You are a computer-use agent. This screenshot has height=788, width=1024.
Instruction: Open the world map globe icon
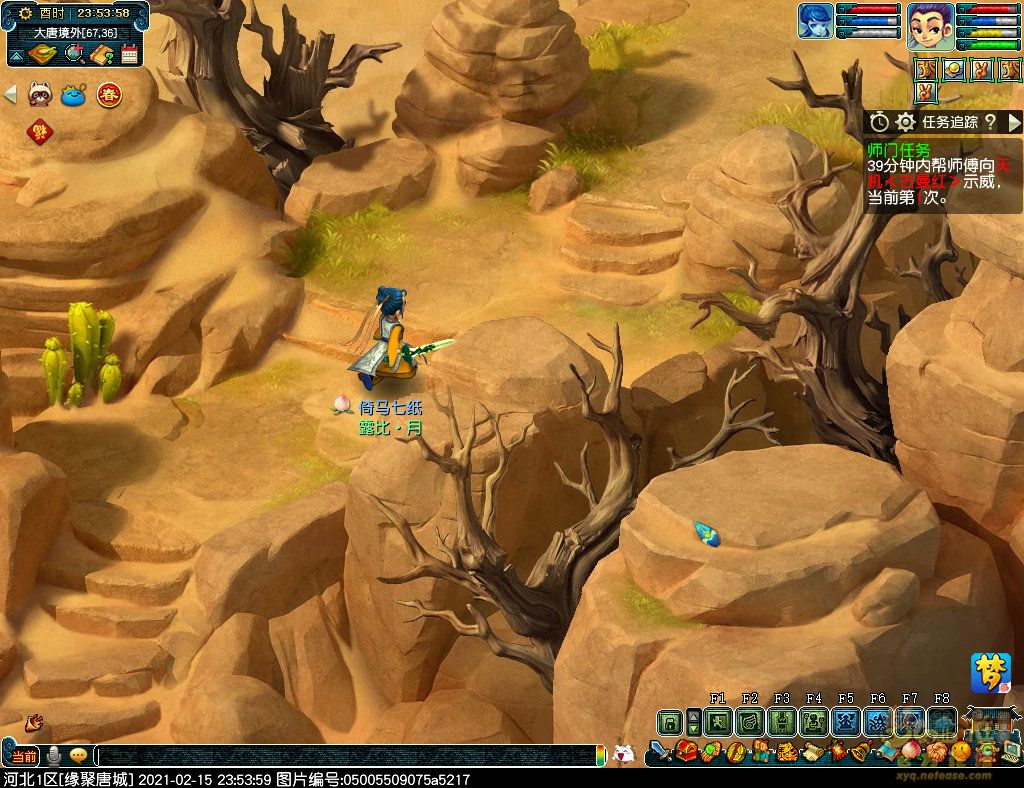click(74, 54)
